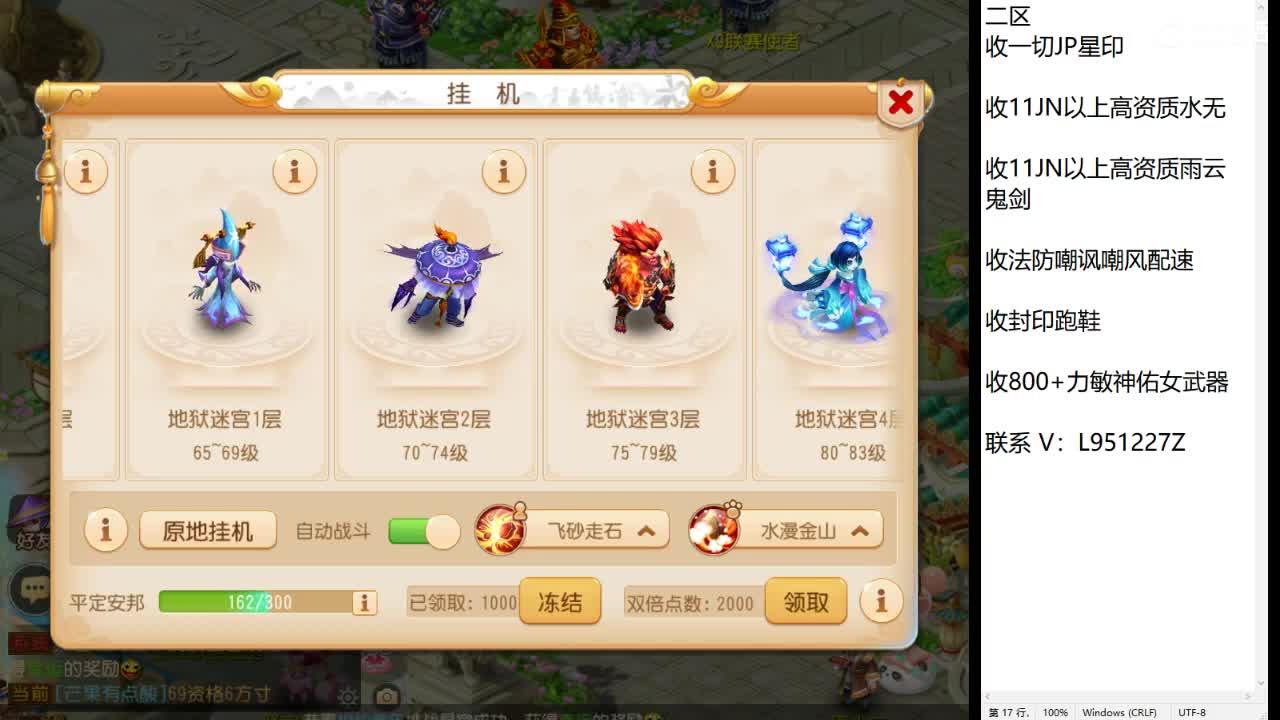
Task: Click the info icon next to 领取 button
Action: point(881,601)
